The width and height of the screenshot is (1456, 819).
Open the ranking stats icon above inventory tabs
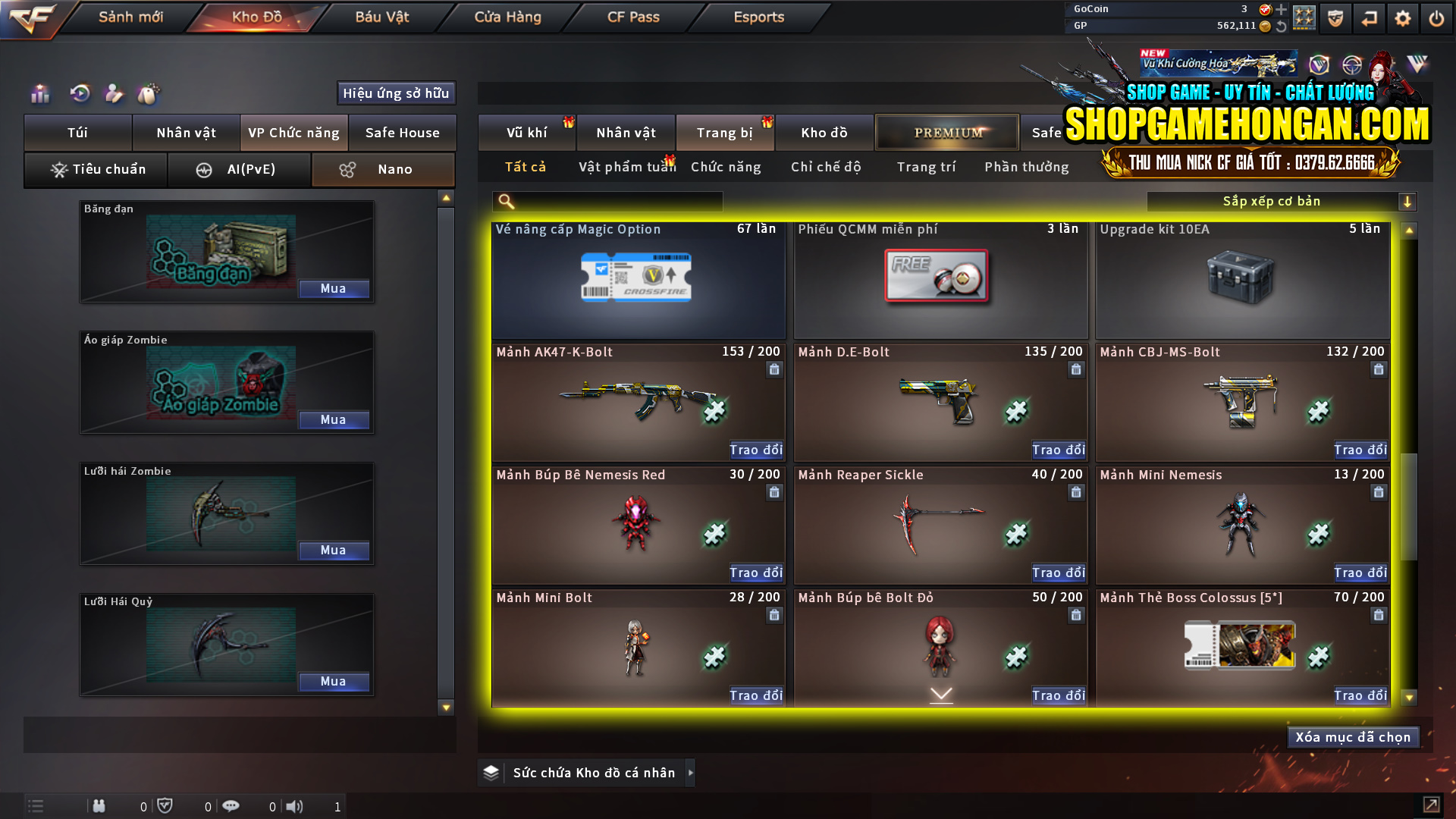[39, 93]
